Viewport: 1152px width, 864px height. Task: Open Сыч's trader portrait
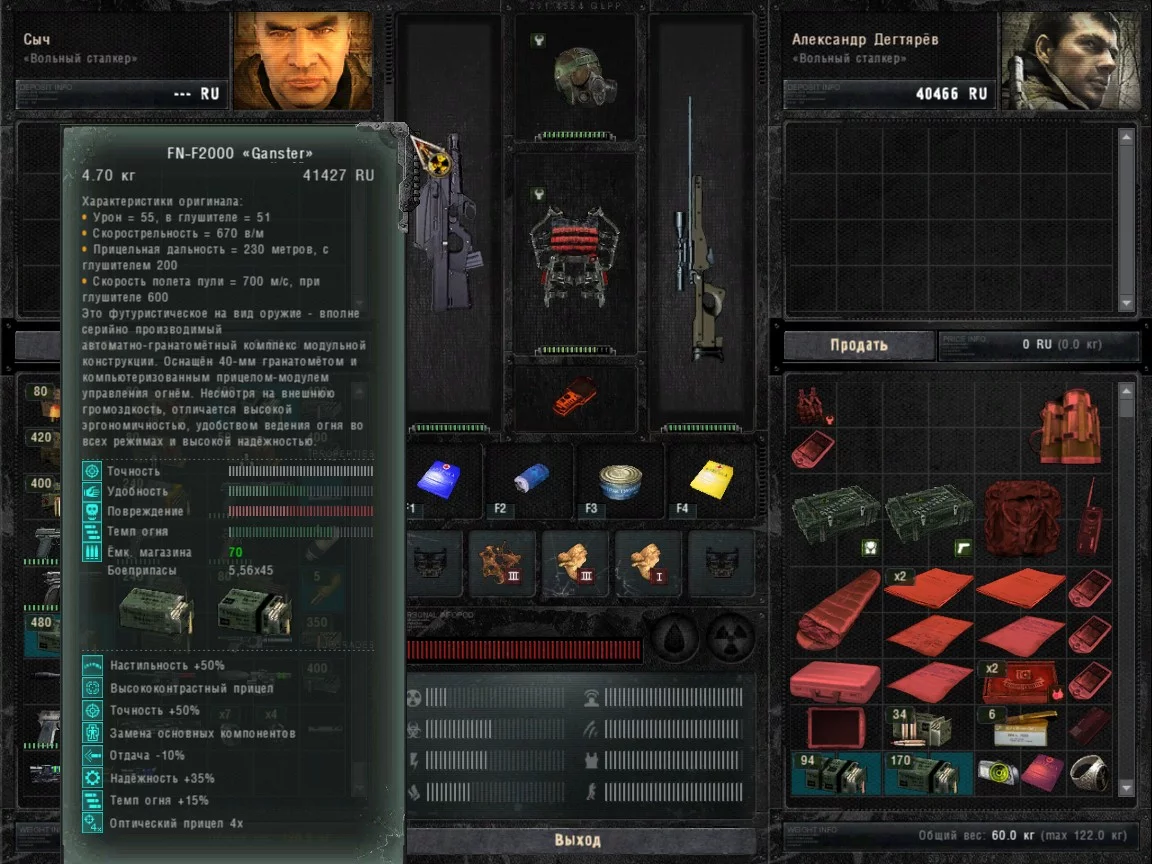302,61
